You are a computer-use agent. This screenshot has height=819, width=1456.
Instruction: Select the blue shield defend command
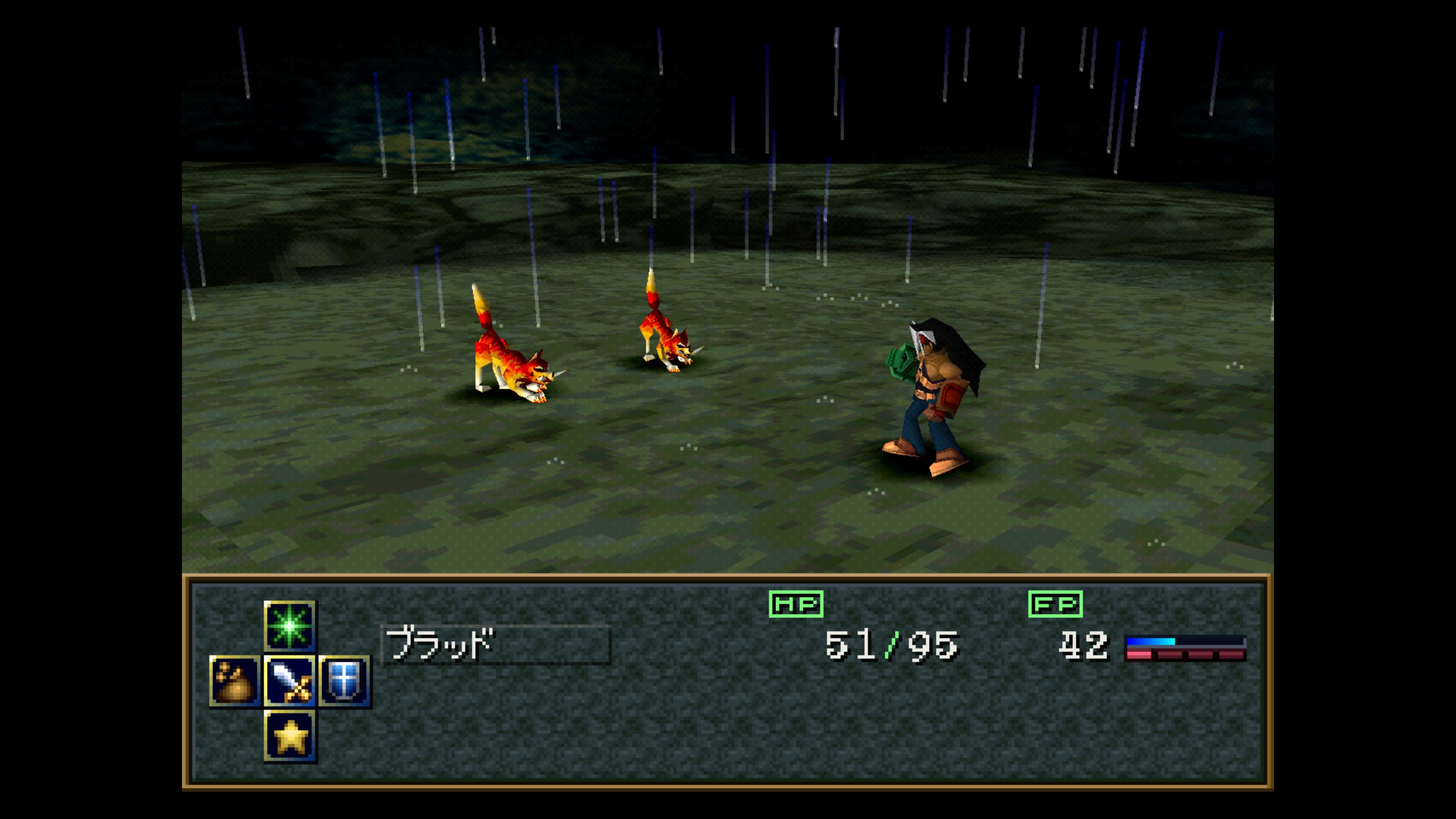coord(344,681)
